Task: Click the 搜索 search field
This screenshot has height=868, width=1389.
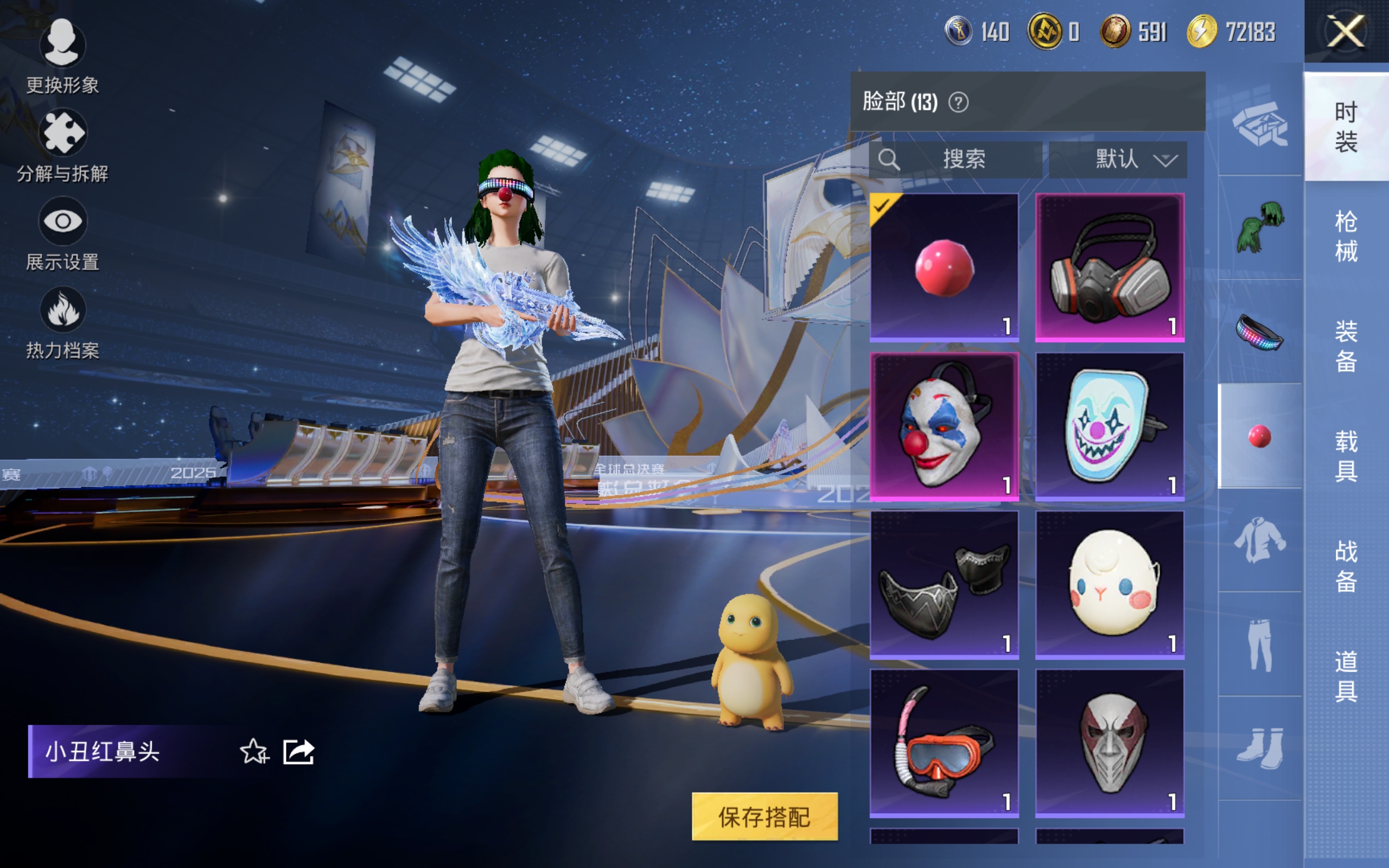Action: [x=955, y=159]
